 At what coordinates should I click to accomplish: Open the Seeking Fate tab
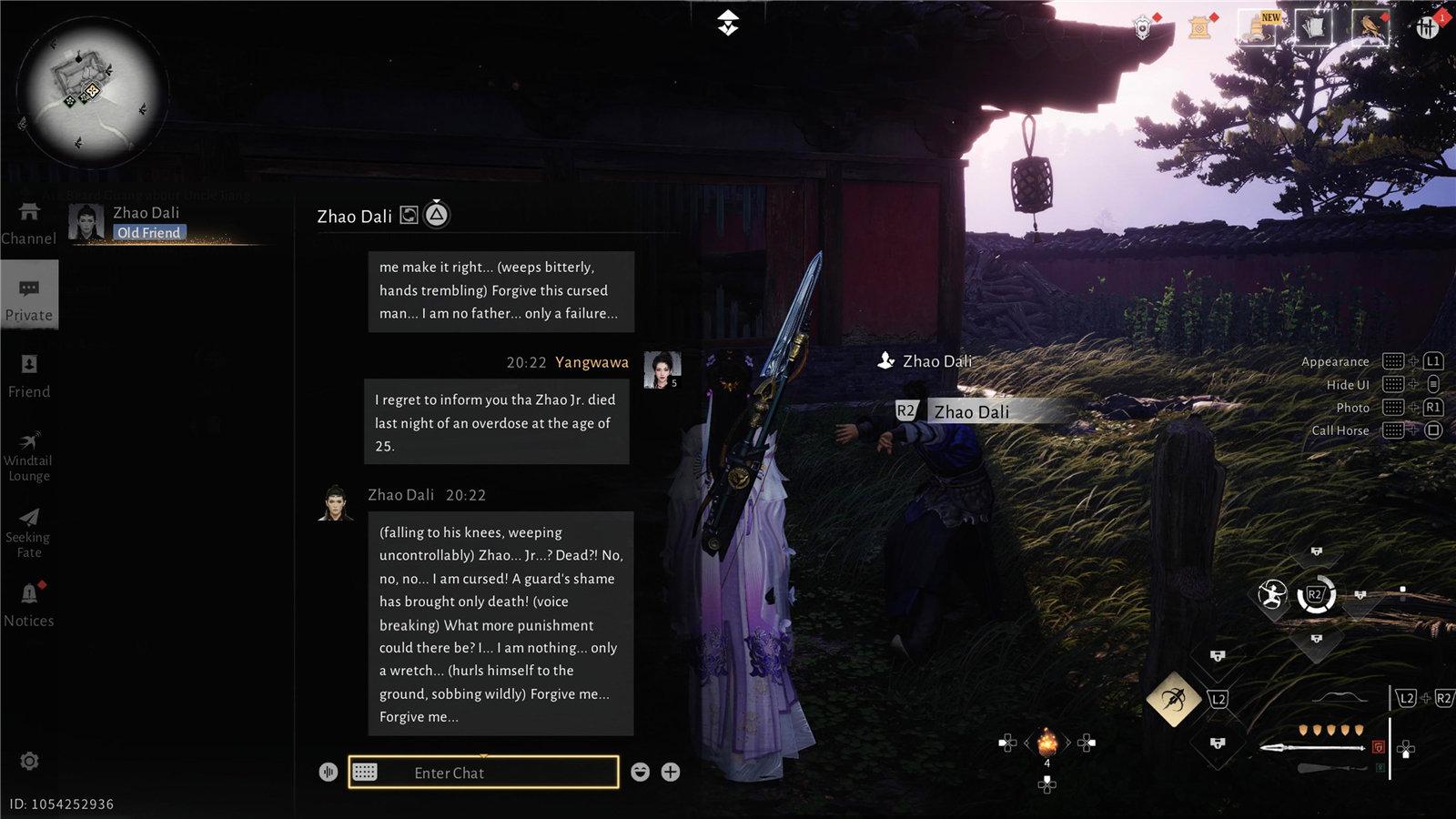[29, 531]
